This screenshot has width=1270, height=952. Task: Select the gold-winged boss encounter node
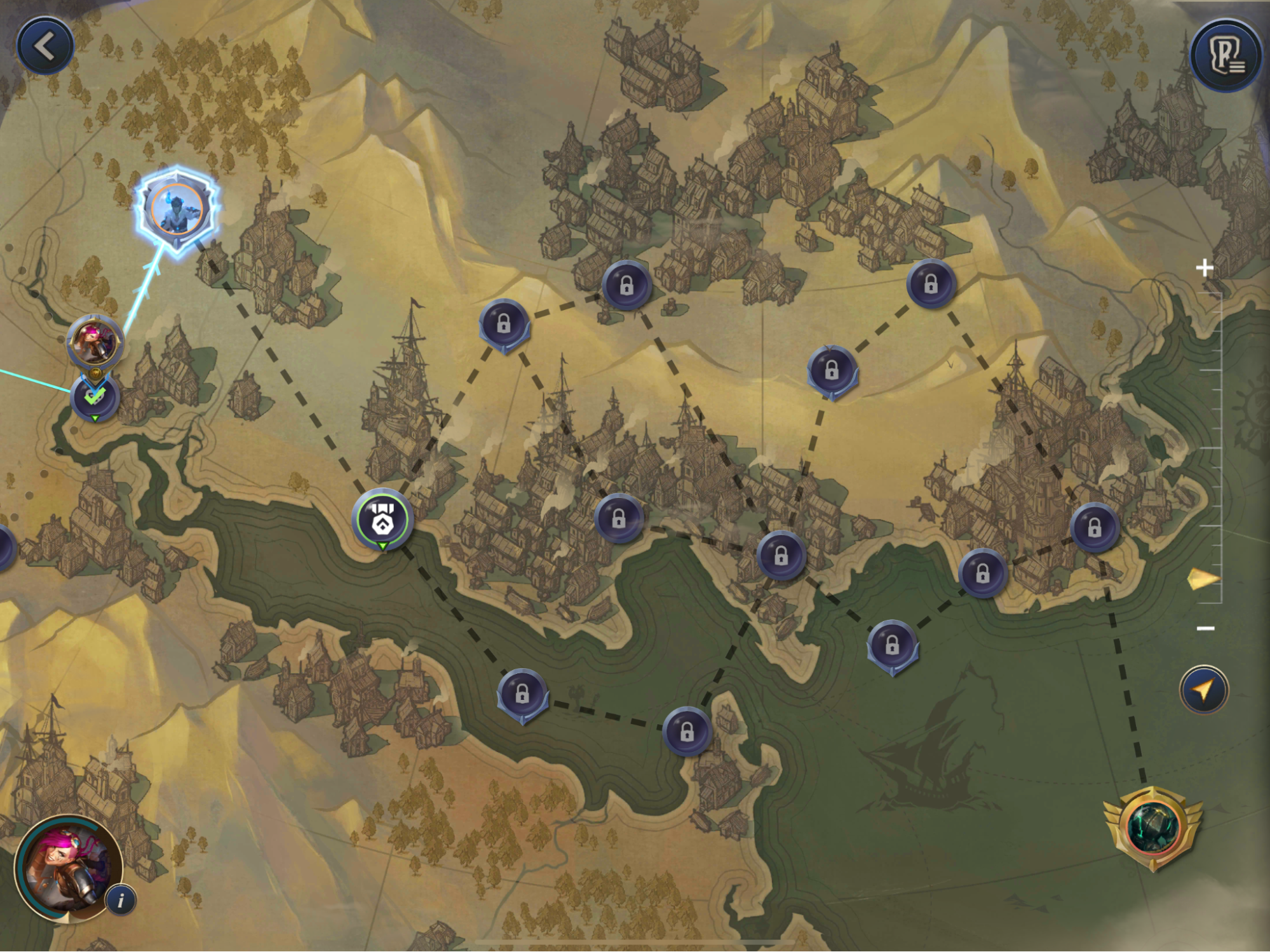1153,827
